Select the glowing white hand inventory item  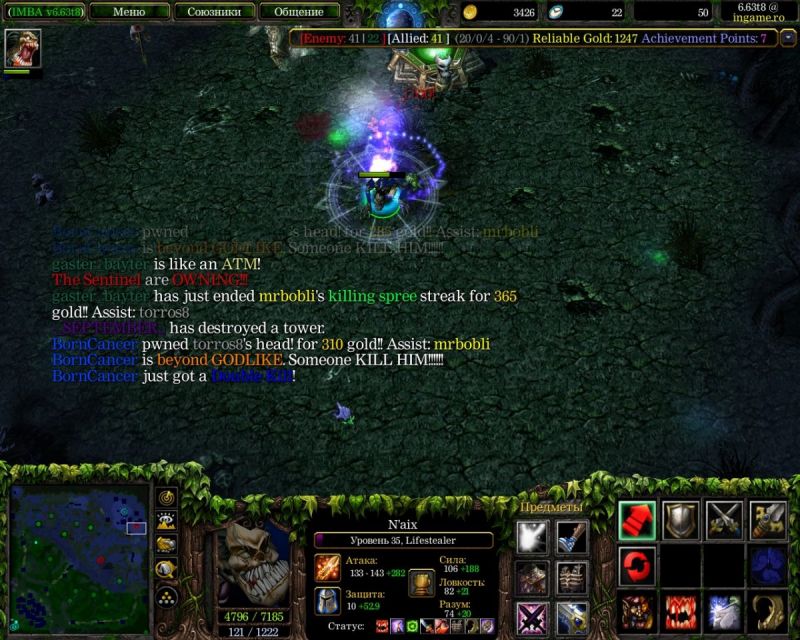pyautogui.click(x=532, y=536)
